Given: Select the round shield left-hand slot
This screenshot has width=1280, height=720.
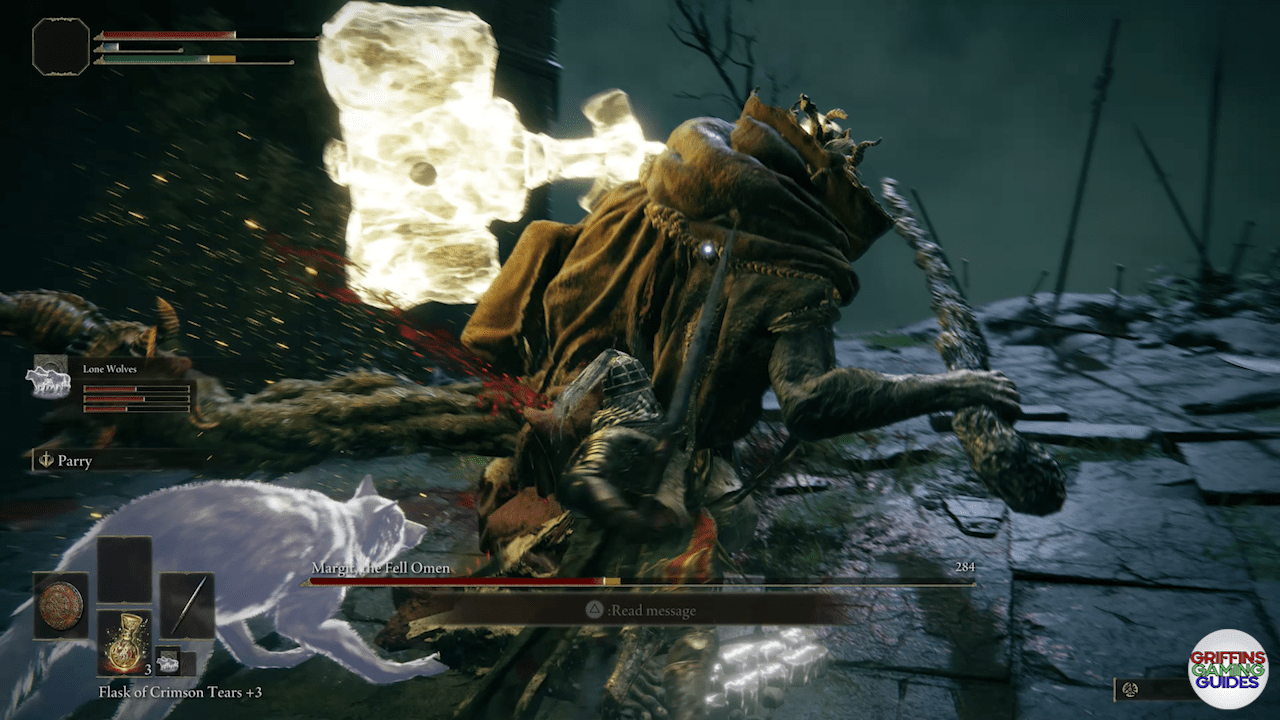Looking at the screenshot, I should click(60, 605).
